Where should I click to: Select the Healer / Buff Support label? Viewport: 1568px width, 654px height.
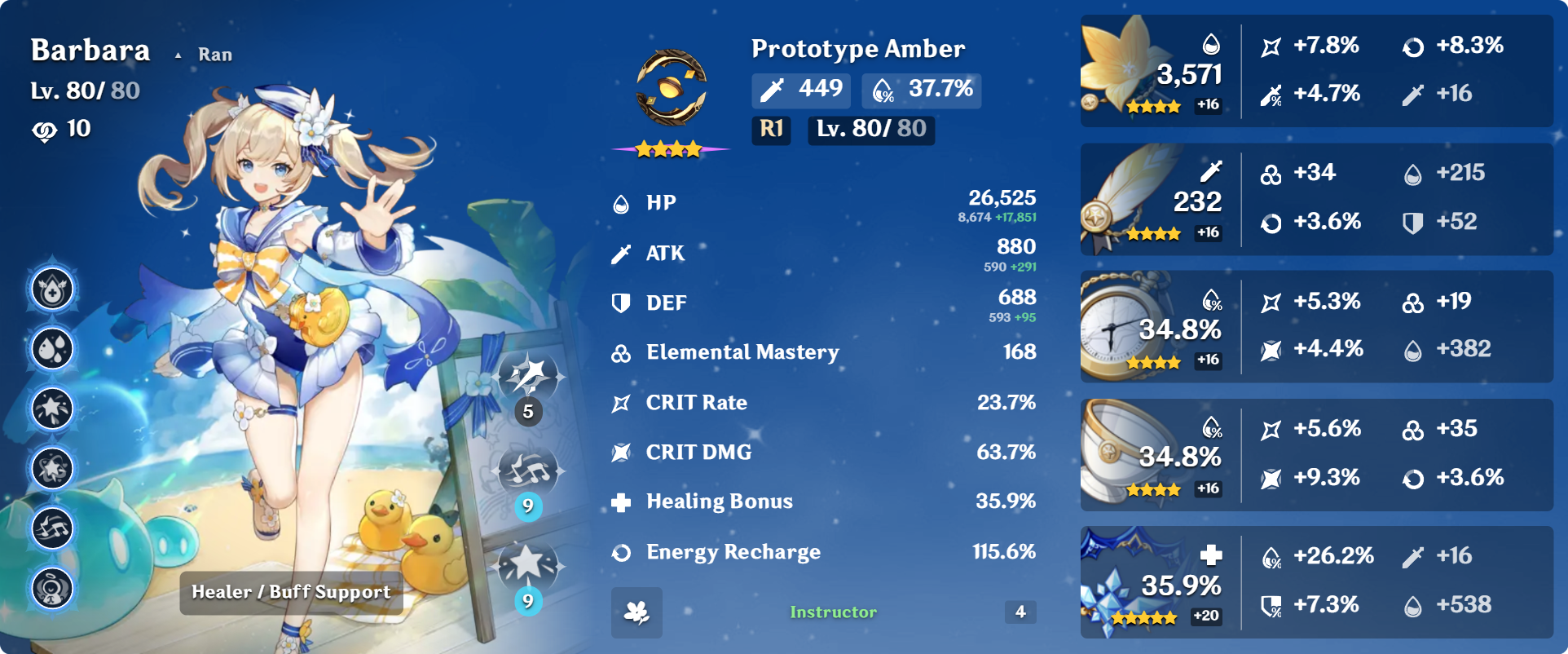(291, 592)
